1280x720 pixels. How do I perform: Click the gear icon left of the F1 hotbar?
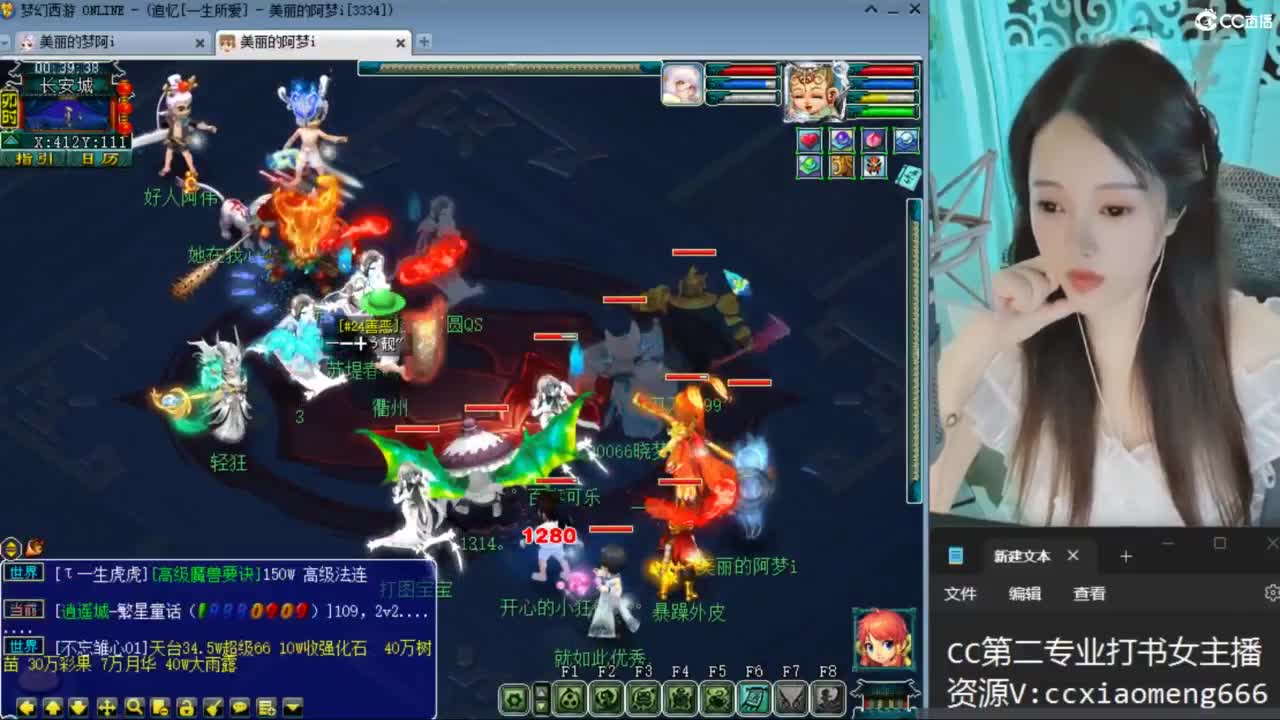[513, 699]
